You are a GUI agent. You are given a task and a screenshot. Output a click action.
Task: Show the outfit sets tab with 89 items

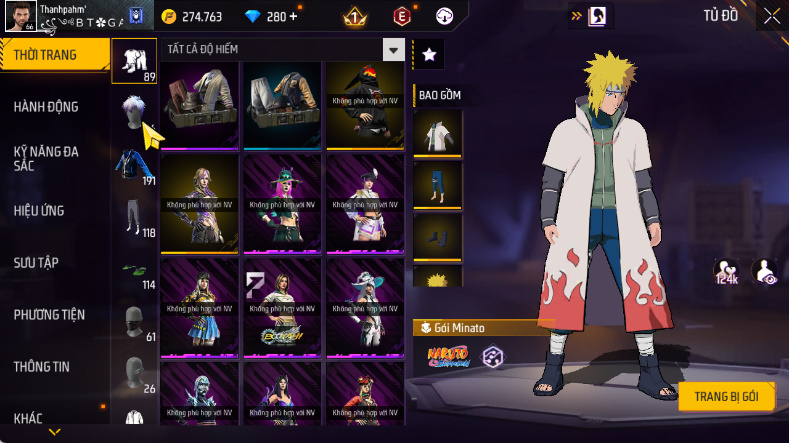[x=134, y=62]
